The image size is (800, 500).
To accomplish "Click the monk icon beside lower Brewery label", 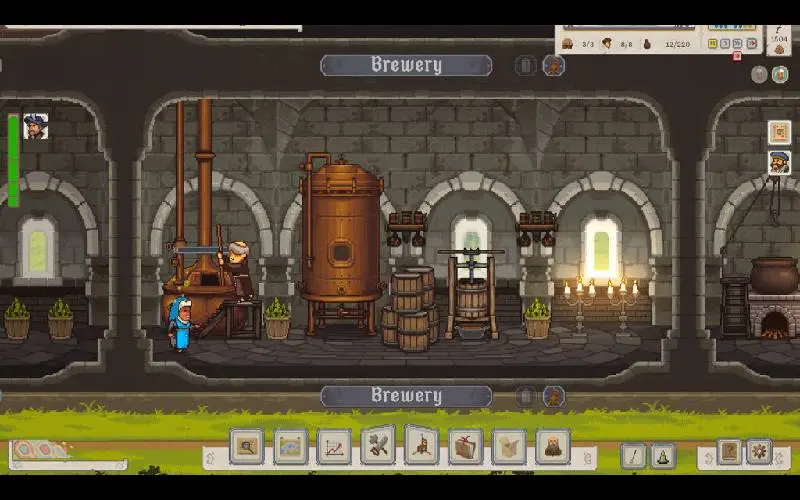I will pos(552,396).
